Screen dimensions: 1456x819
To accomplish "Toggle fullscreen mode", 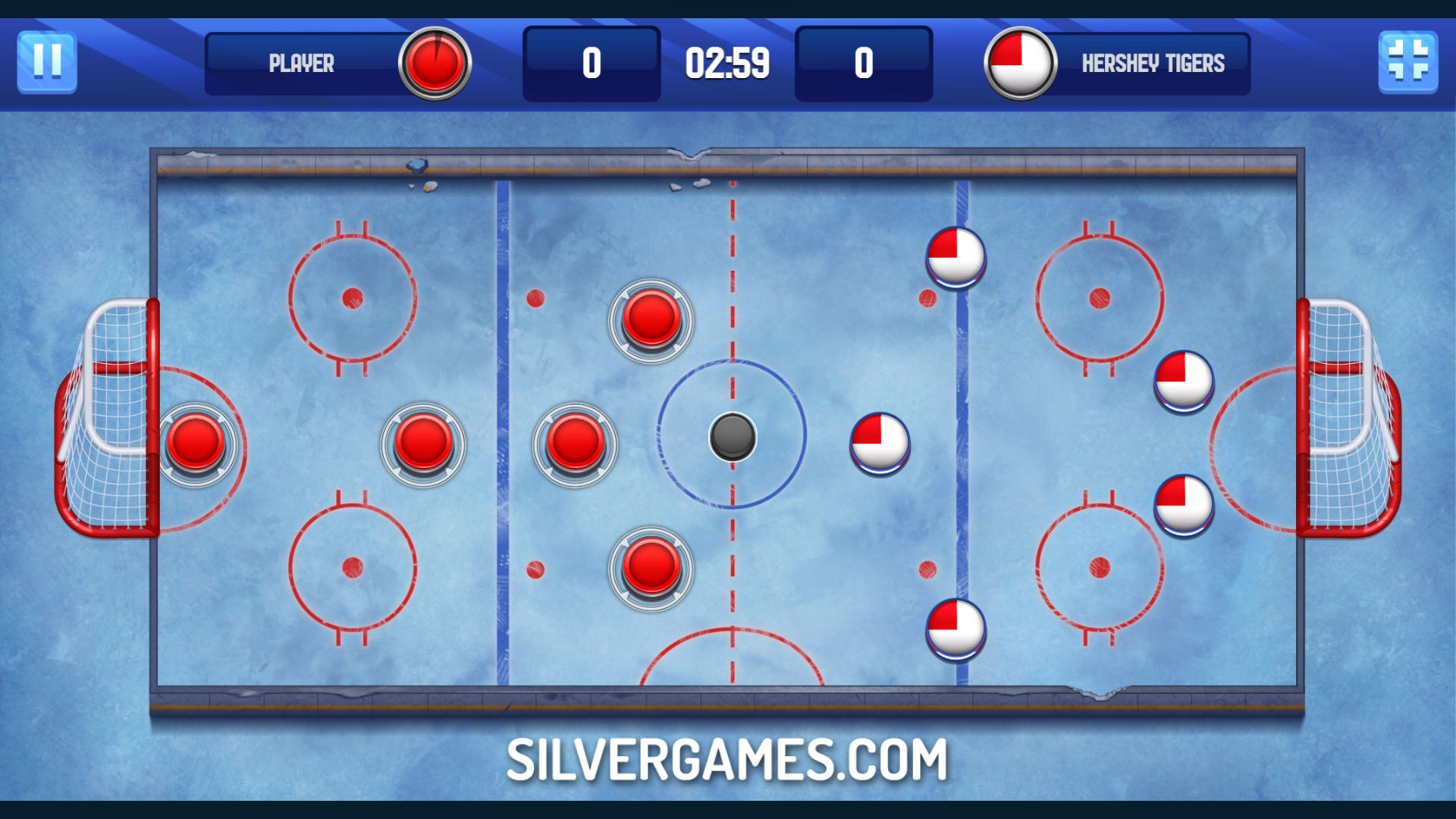I will point(1407,62).
